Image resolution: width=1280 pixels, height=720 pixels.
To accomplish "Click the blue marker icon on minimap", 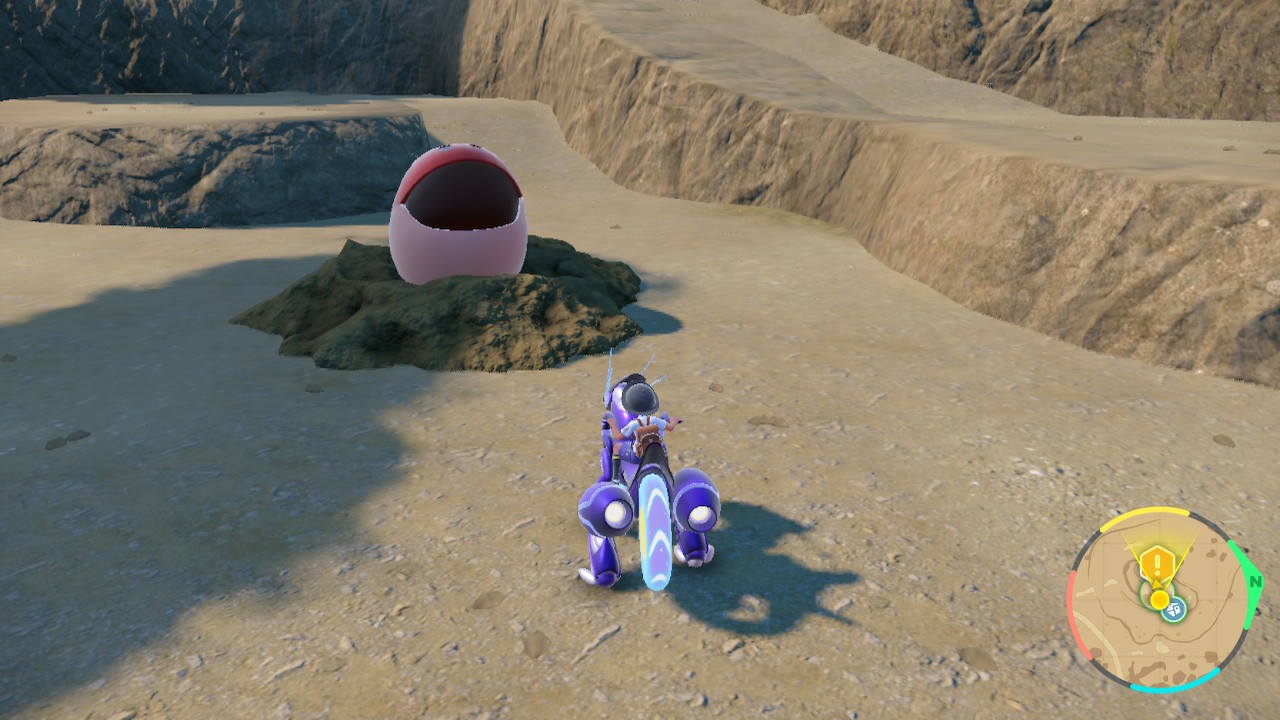I will [x=1175, y=607].
